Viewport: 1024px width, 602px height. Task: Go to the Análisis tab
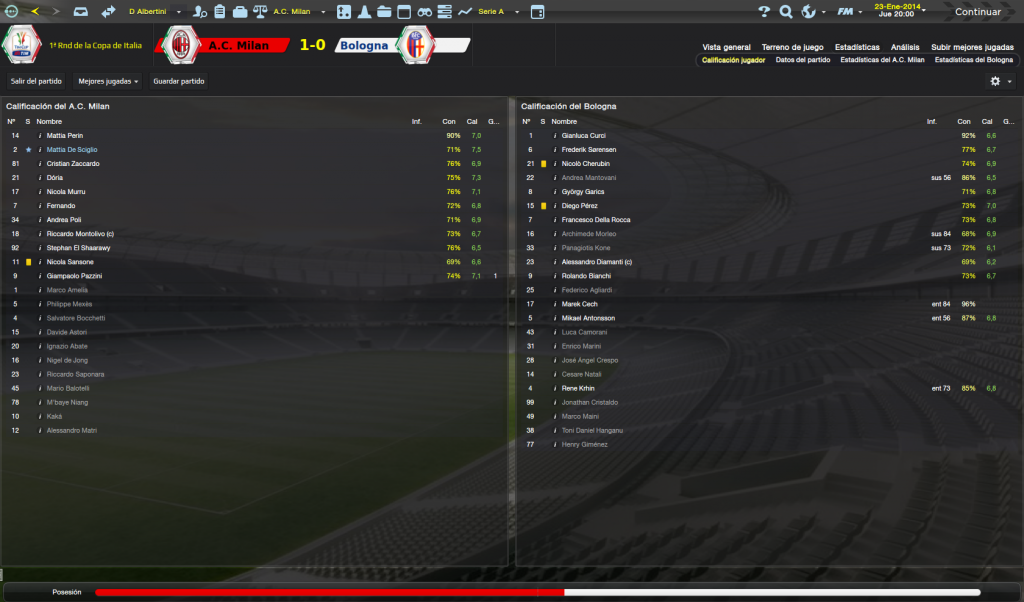click(905, 47)
